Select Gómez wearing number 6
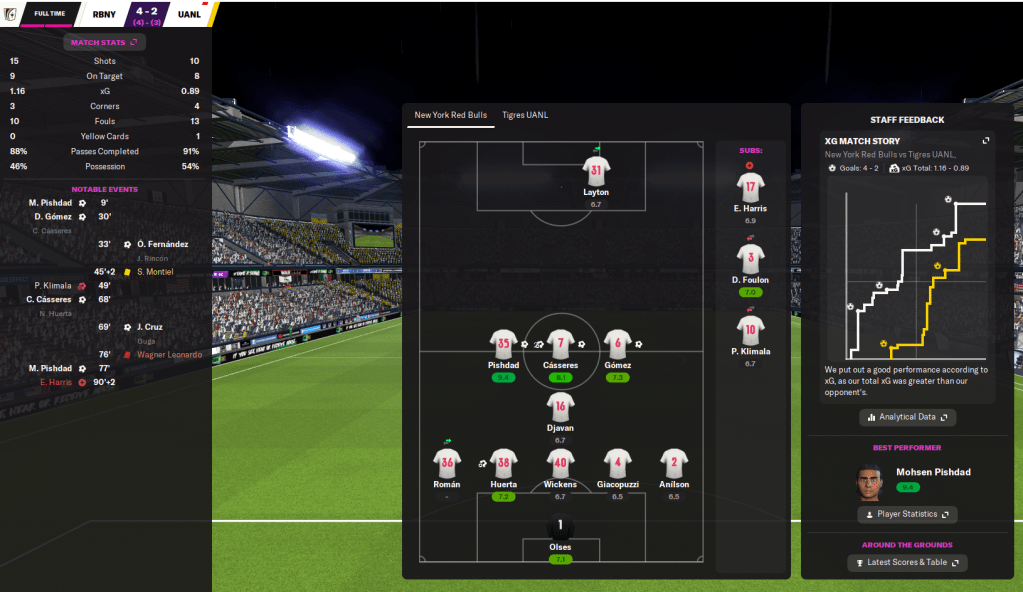 click(x=617, y=344)
